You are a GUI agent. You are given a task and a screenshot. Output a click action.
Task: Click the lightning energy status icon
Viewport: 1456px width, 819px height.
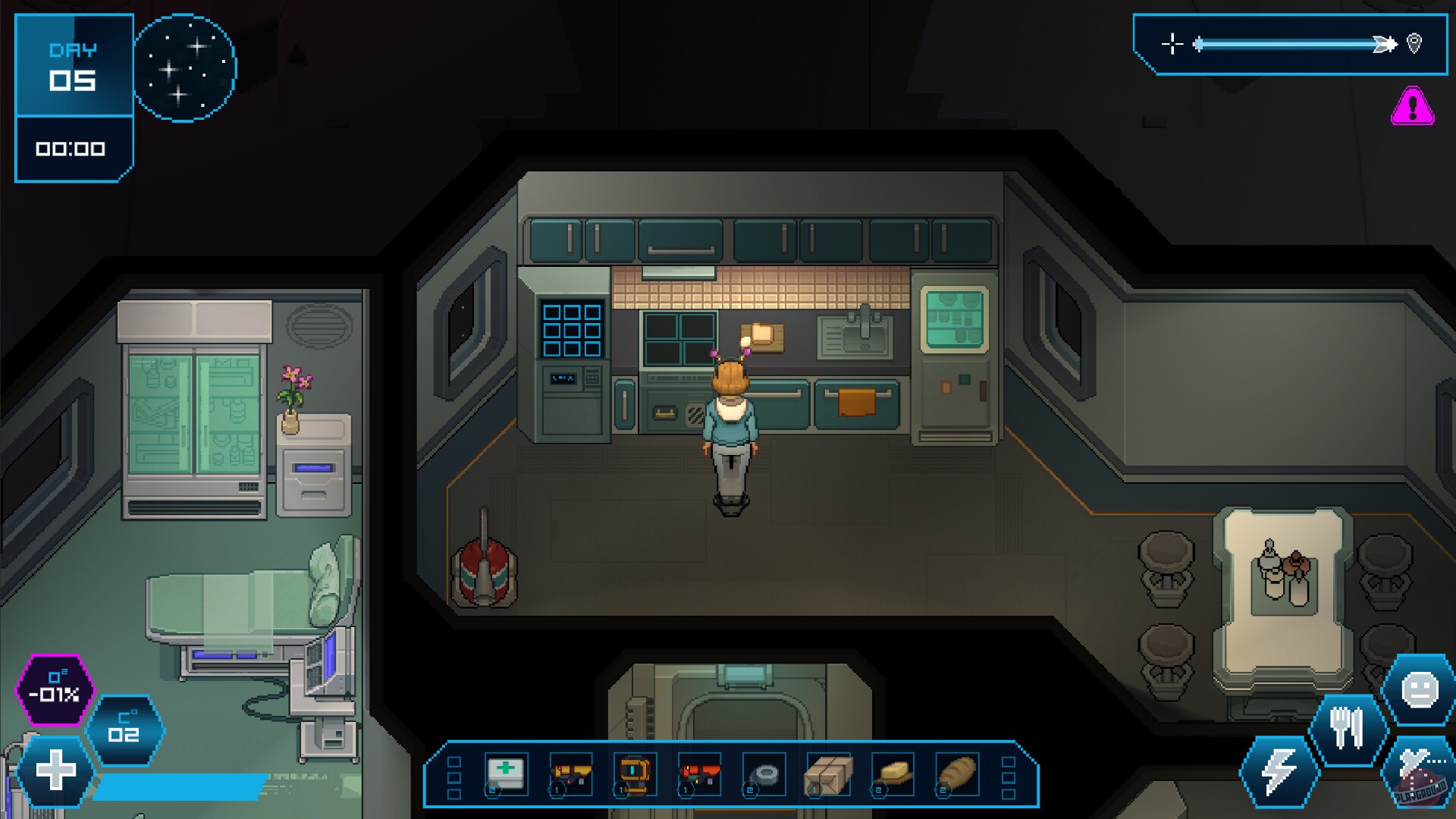1278,771
